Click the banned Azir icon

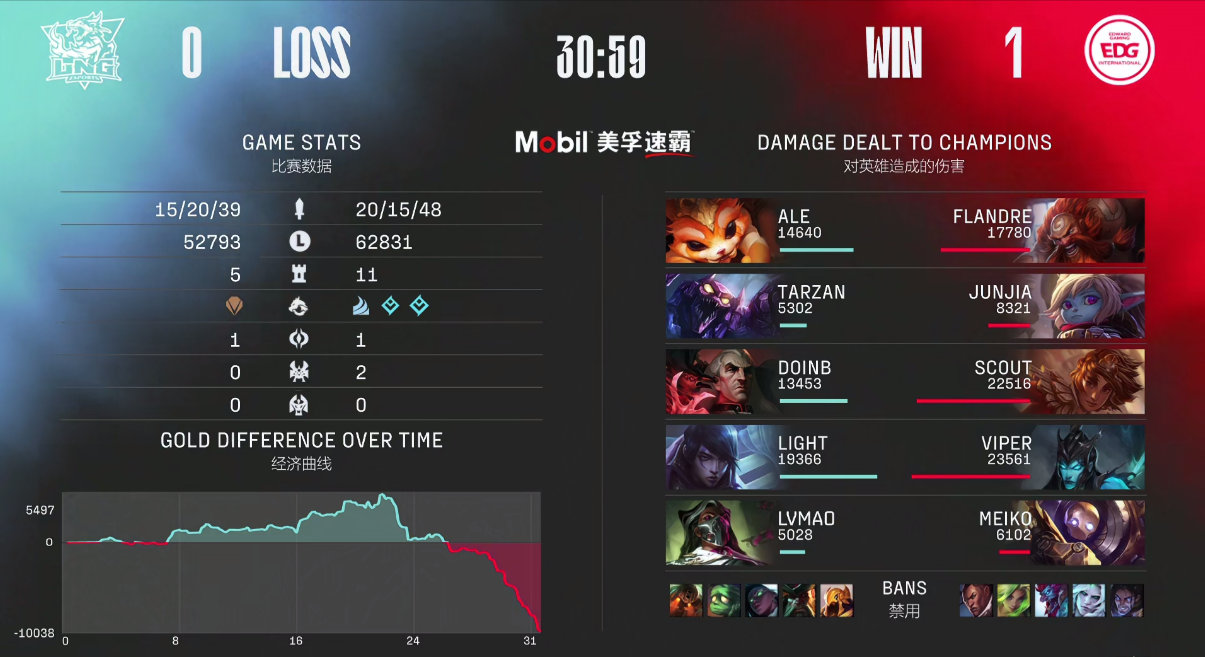tap(836, 600)
